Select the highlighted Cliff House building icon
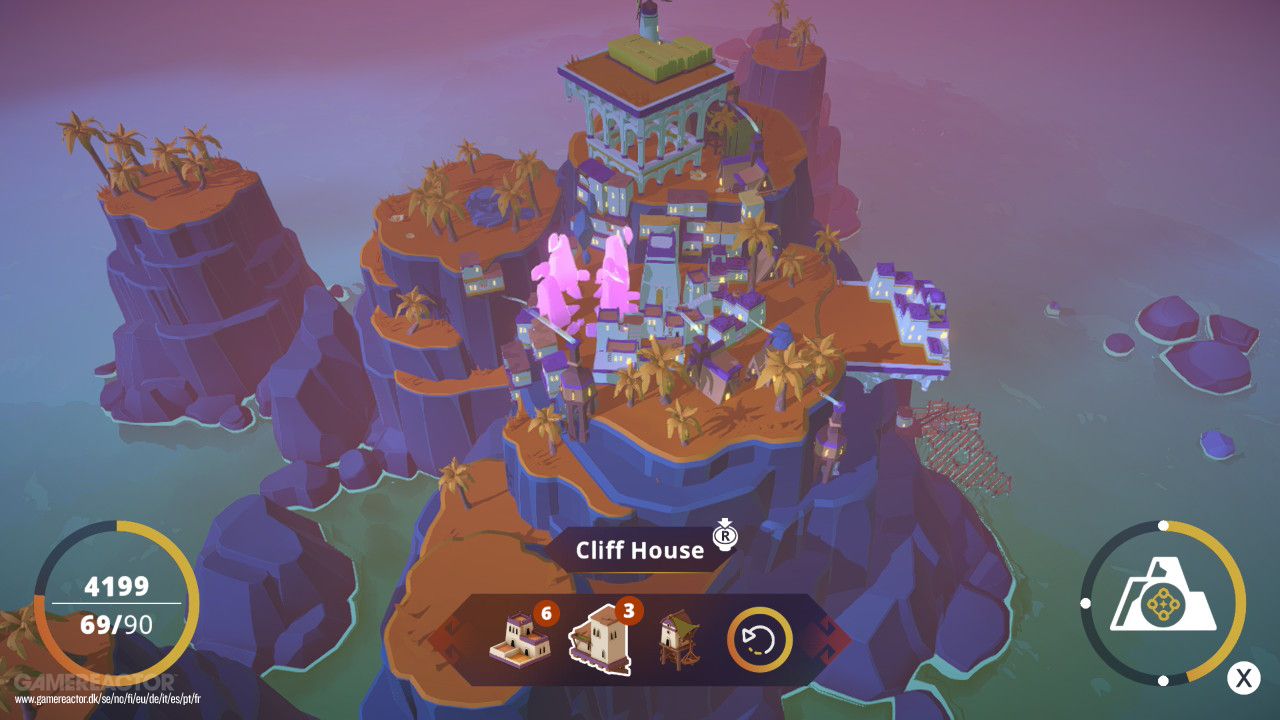Viewport: 1280px width, 720px height. [601, 638]
